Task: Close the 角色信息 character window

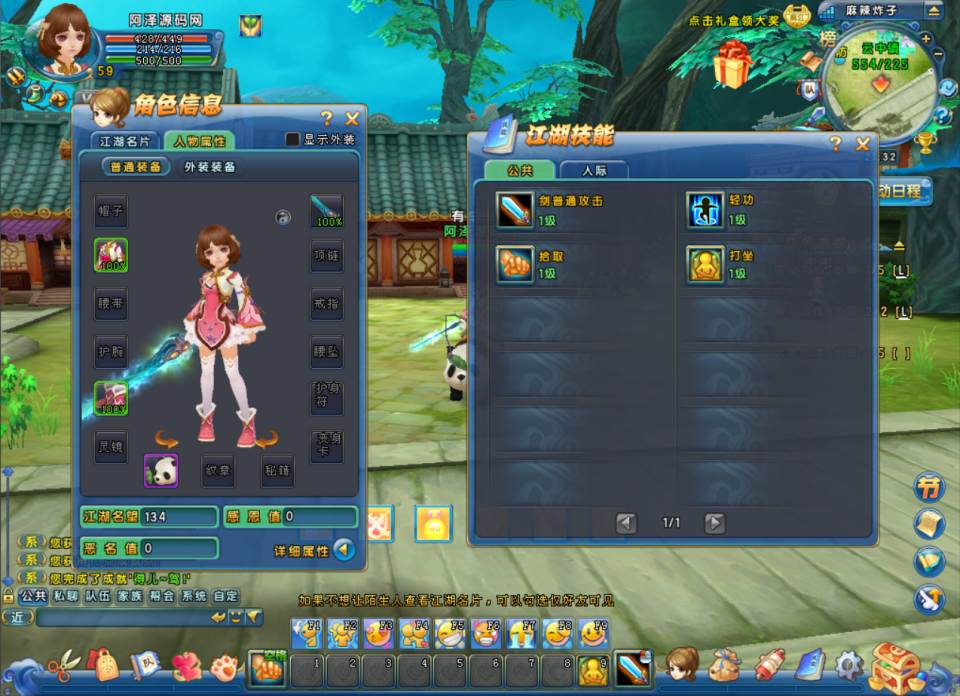Action: tap(352, 118)
